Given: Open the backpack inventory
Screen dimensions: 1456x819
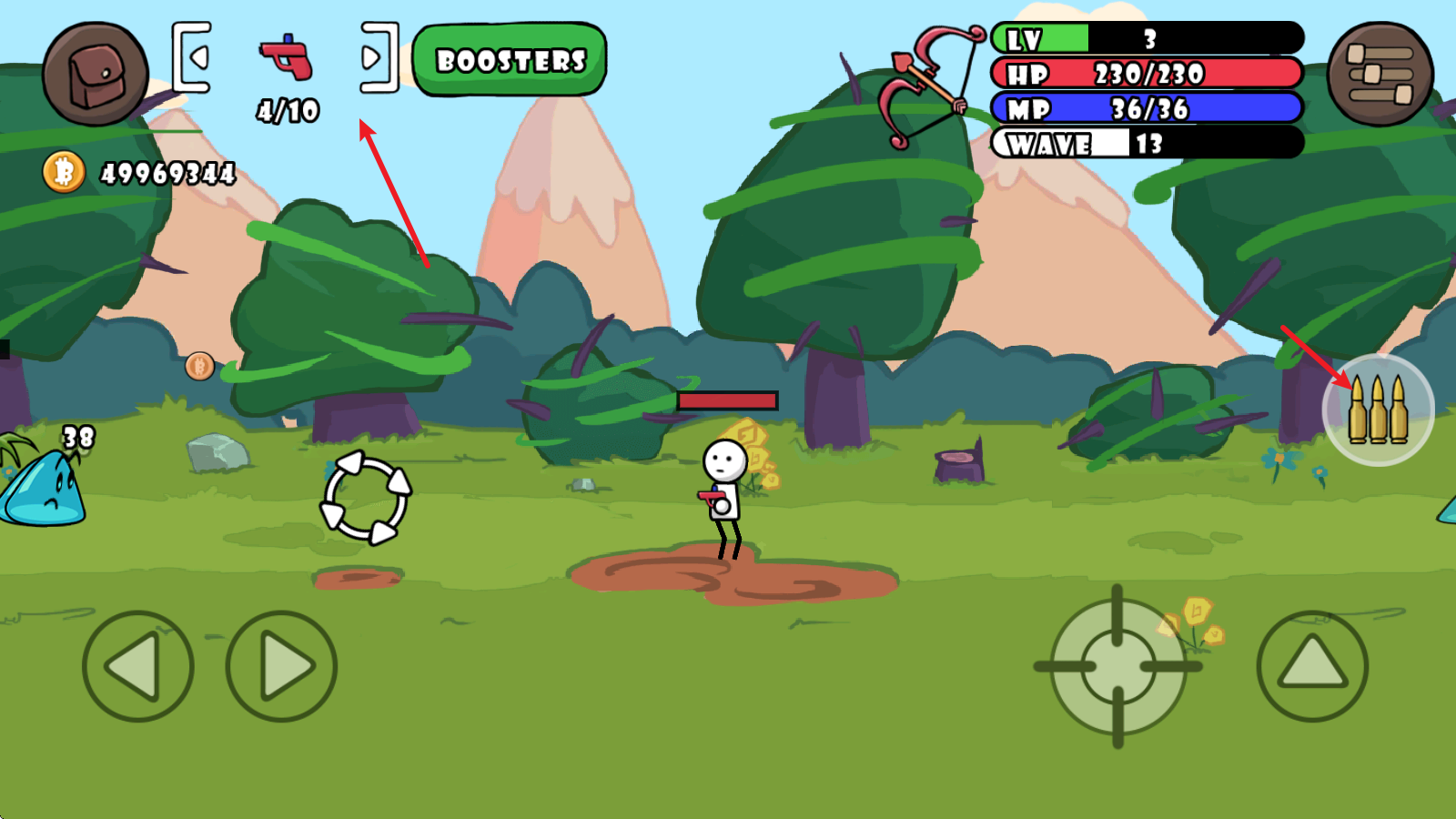Looking at the screenshot, I should point(95,75).
